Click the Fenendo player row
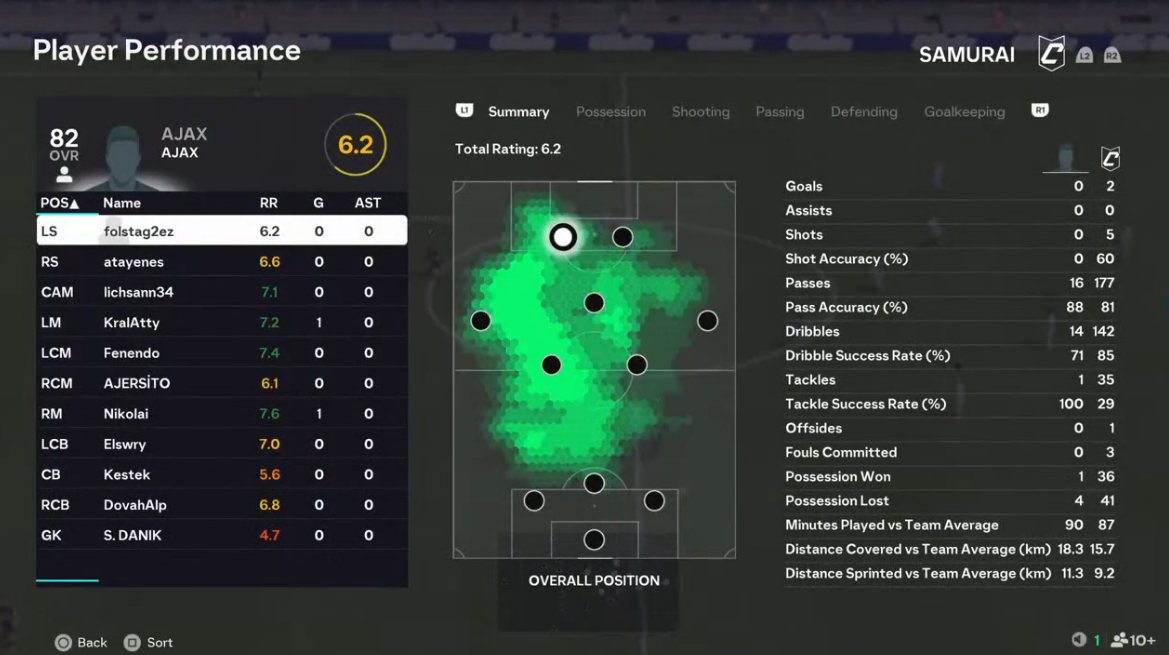The image size is (1169, 655). pyautogui.click(x=221, y=353)
